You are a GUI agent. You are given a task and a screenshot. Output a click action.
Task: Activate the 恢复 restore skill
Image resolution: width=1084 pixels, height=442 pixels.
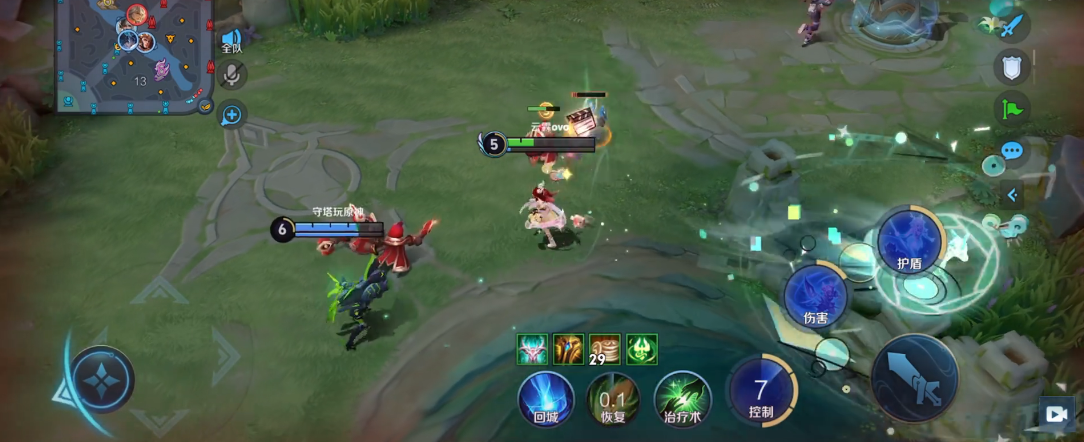point(613,398)
